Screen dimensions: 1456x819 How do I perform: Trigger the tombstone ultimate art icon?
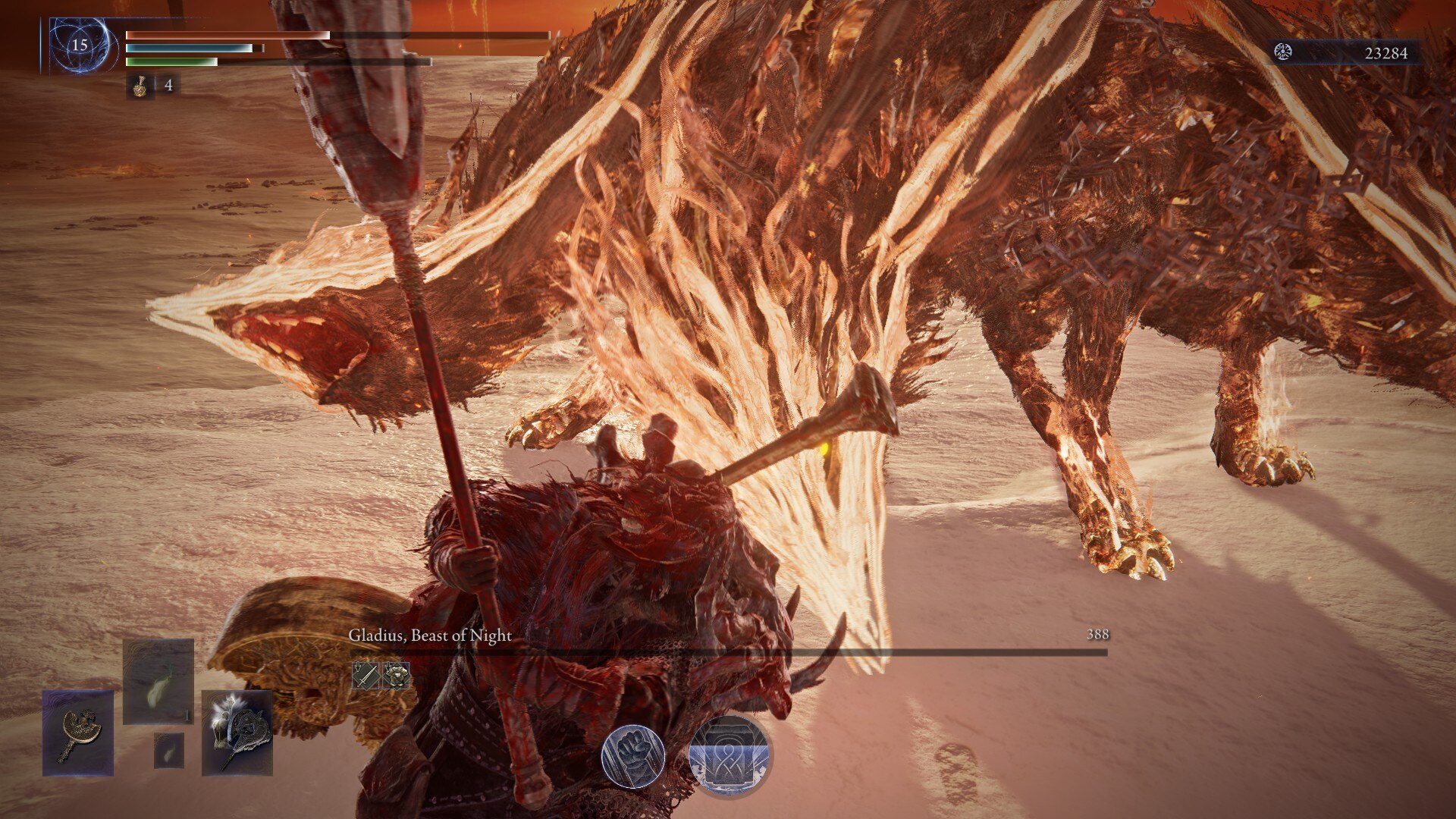point(729,756)
